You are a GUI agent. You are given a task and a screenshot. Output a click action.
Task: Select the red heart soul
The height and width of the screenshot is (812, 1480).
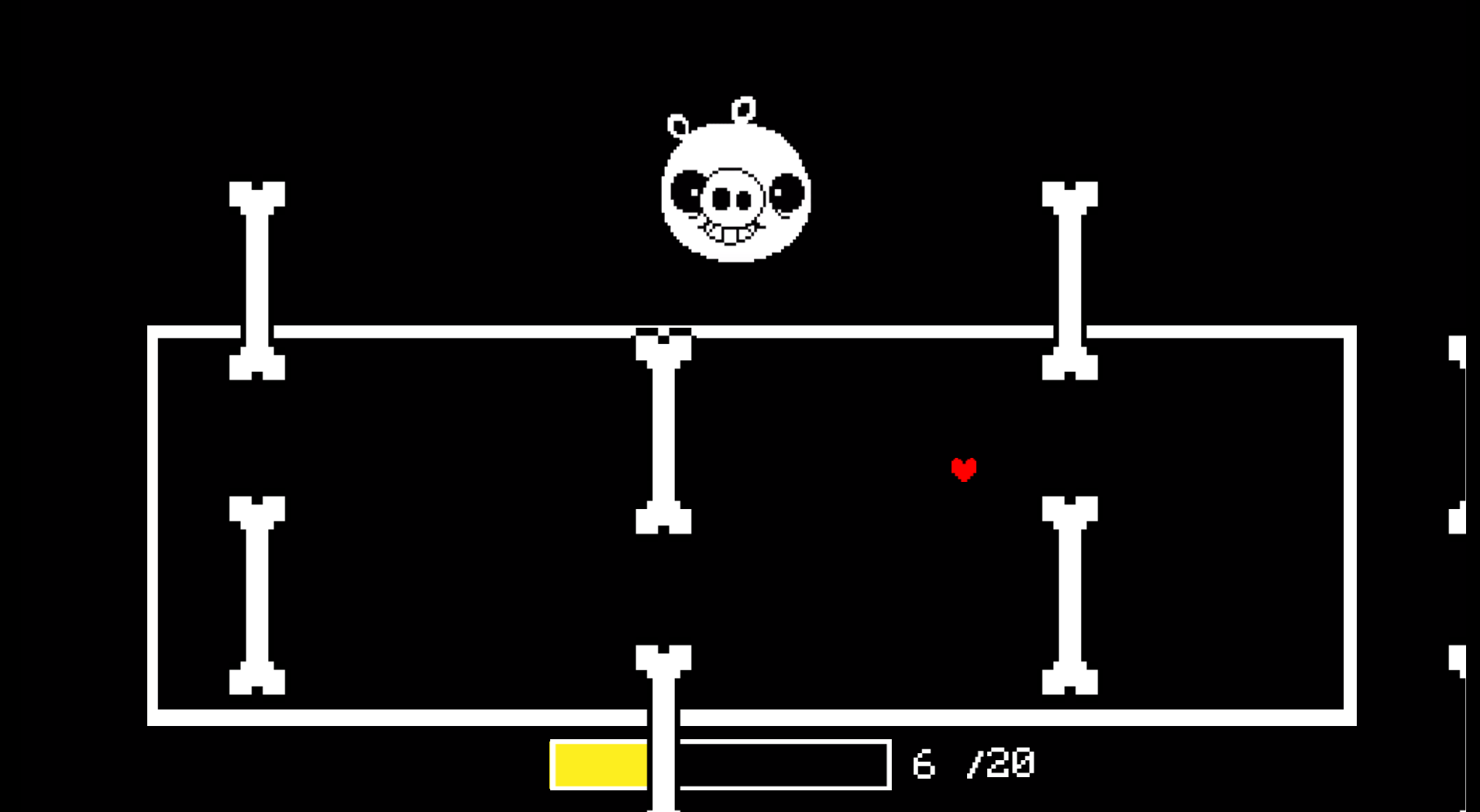tap(963, 467)
